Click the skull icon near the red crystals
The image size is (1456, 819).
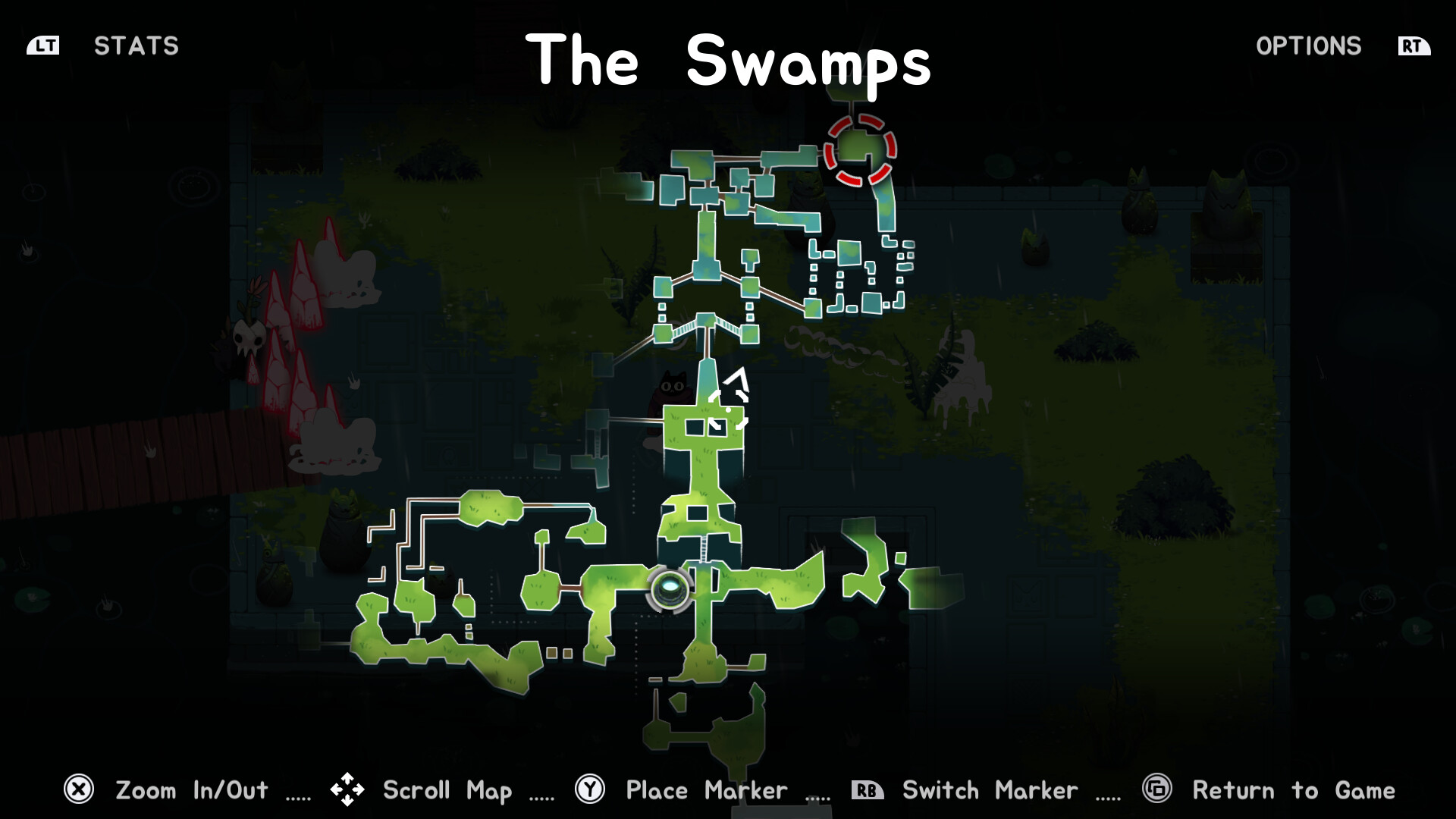(x=250, y=339)
